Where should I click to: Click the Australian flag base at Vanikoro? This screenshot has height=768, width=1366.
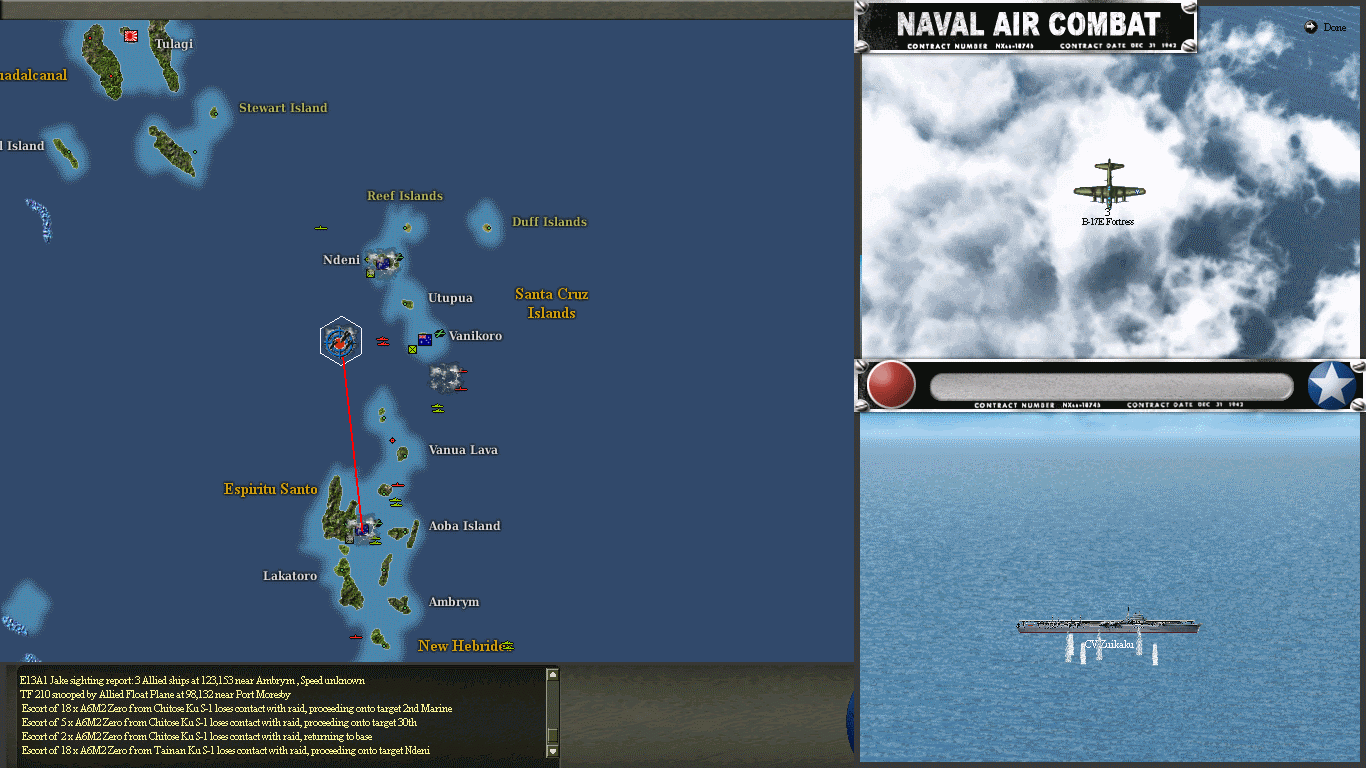424,340
